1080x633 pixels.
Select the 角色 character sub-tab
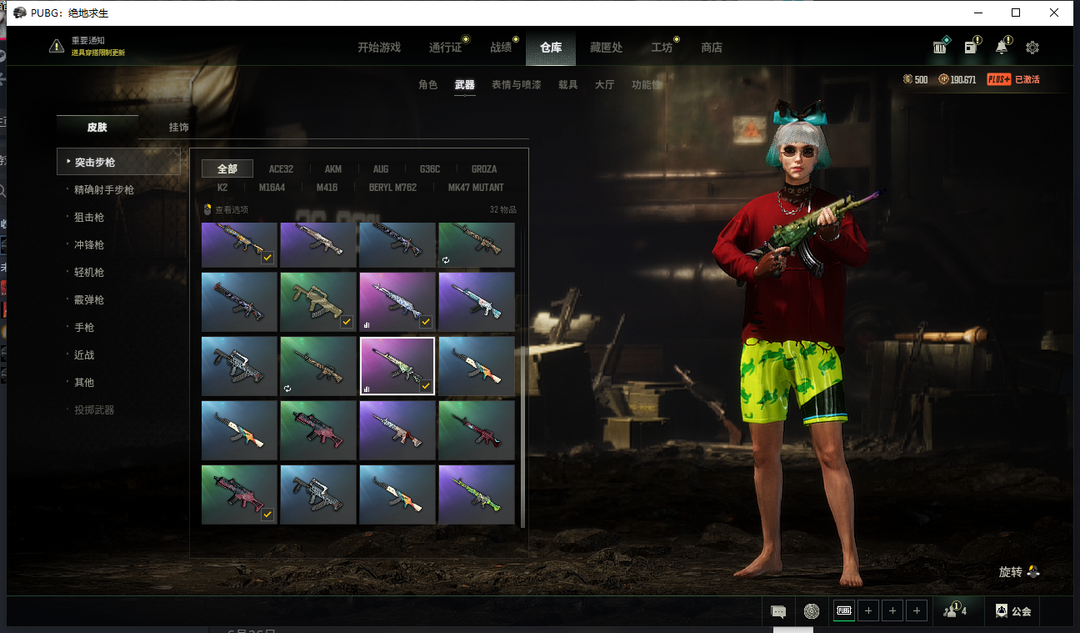tap(428, 85)
